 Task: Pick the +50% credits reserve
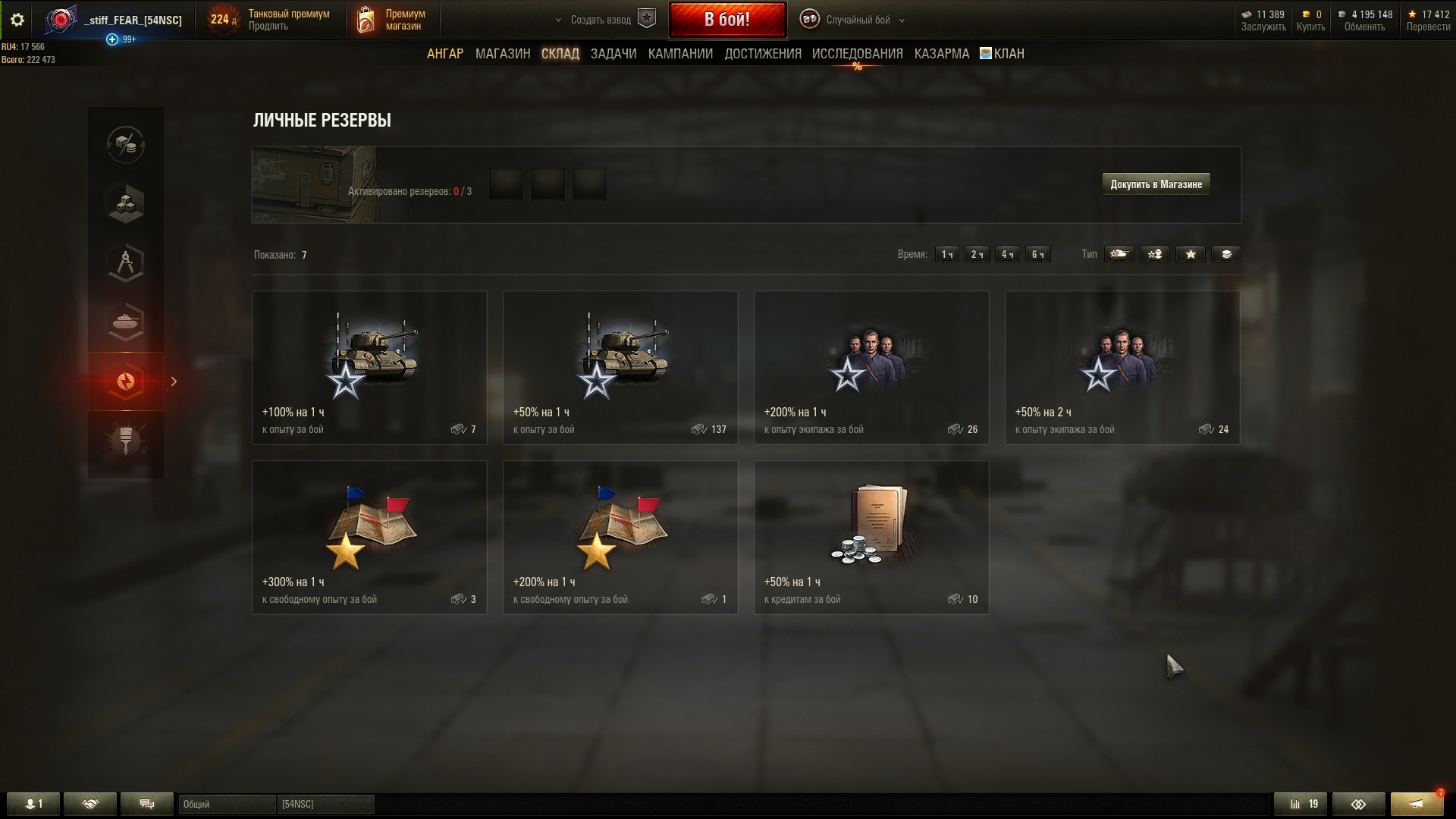click(x=871, y=538)
